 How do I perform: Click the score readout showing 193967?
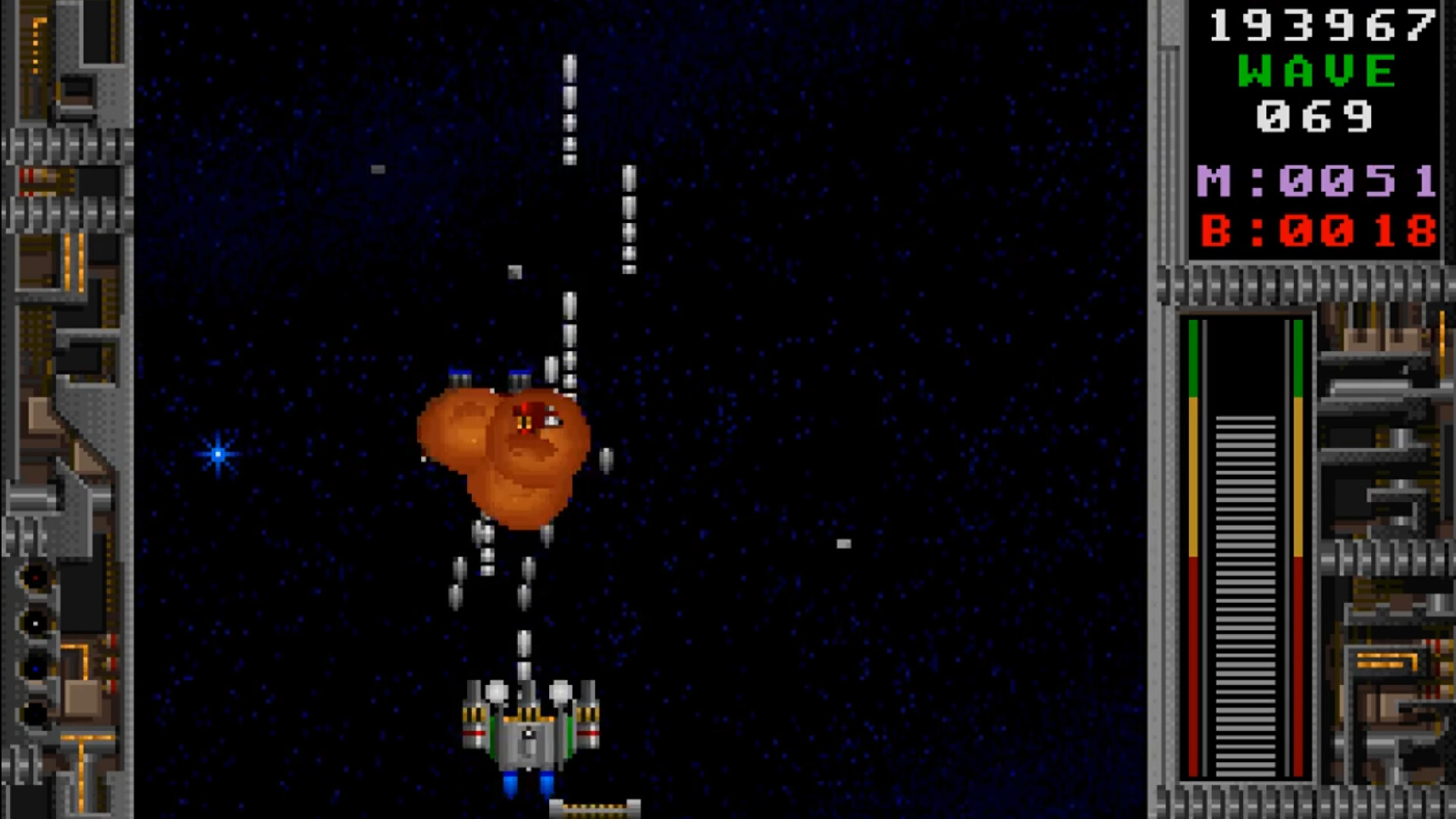click(1321, 27)
